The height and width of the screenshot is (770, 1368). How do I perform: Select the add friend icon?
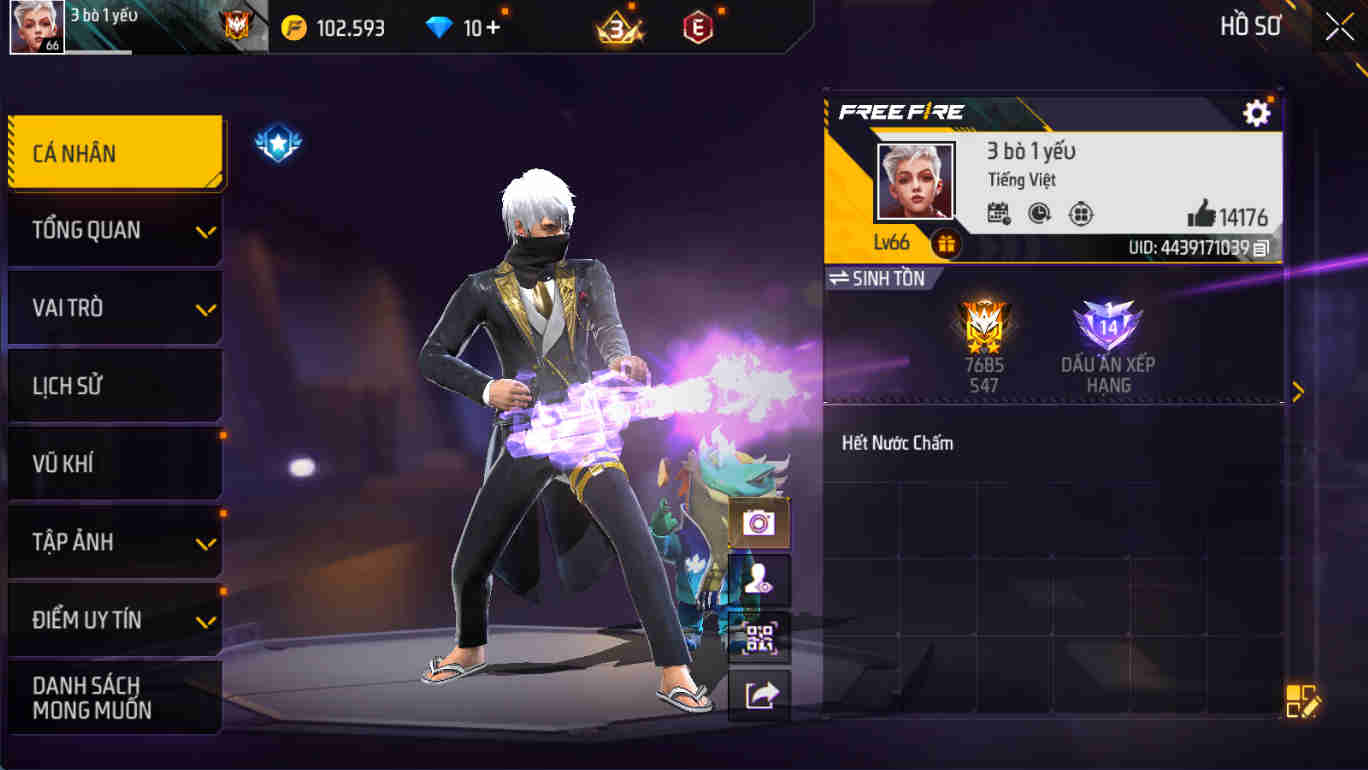(759, 578)
